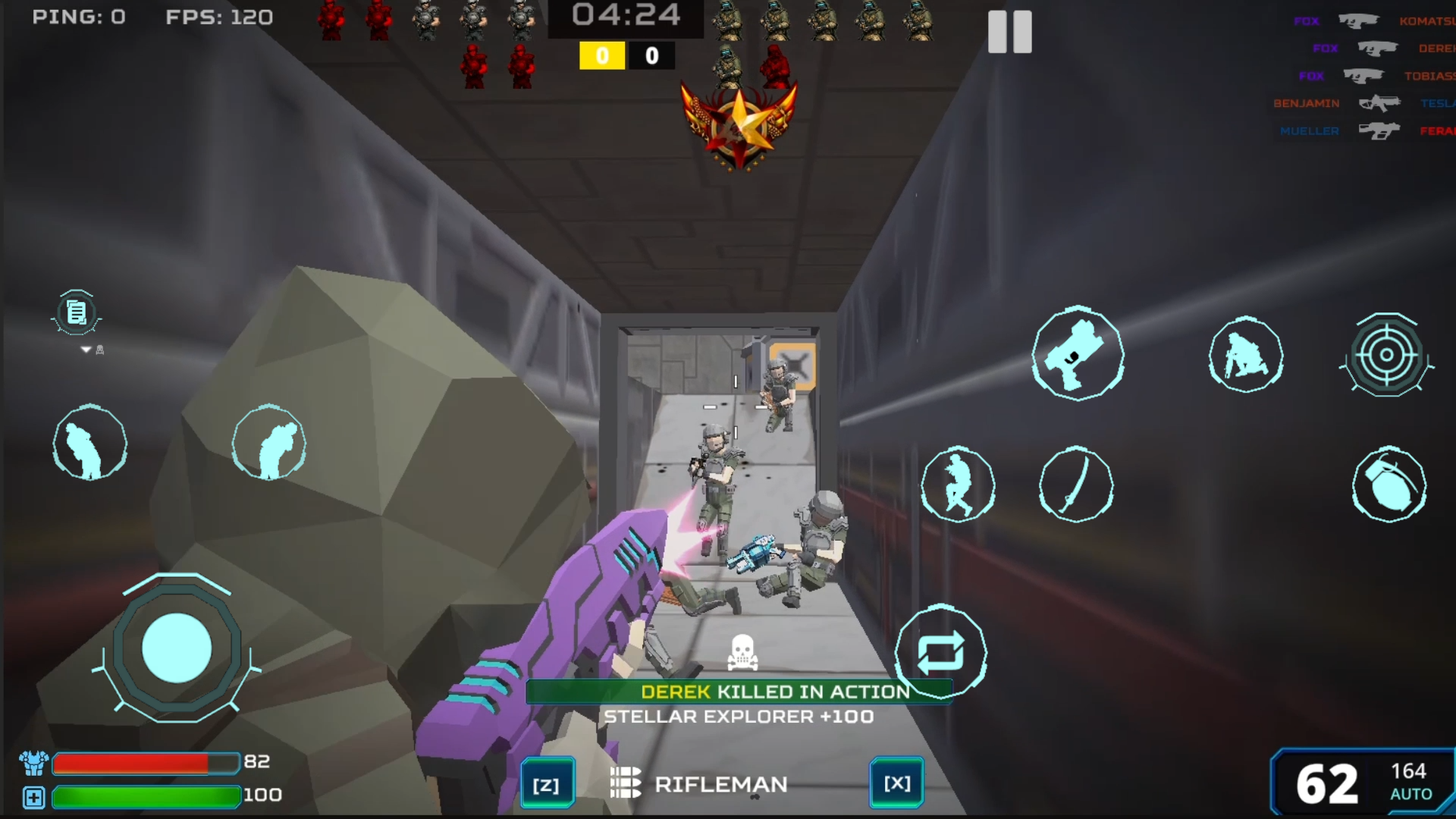1456x819 pixels.
Task: Tap the kneeling stance icon near the grenade
Action: pos(1246,356)
